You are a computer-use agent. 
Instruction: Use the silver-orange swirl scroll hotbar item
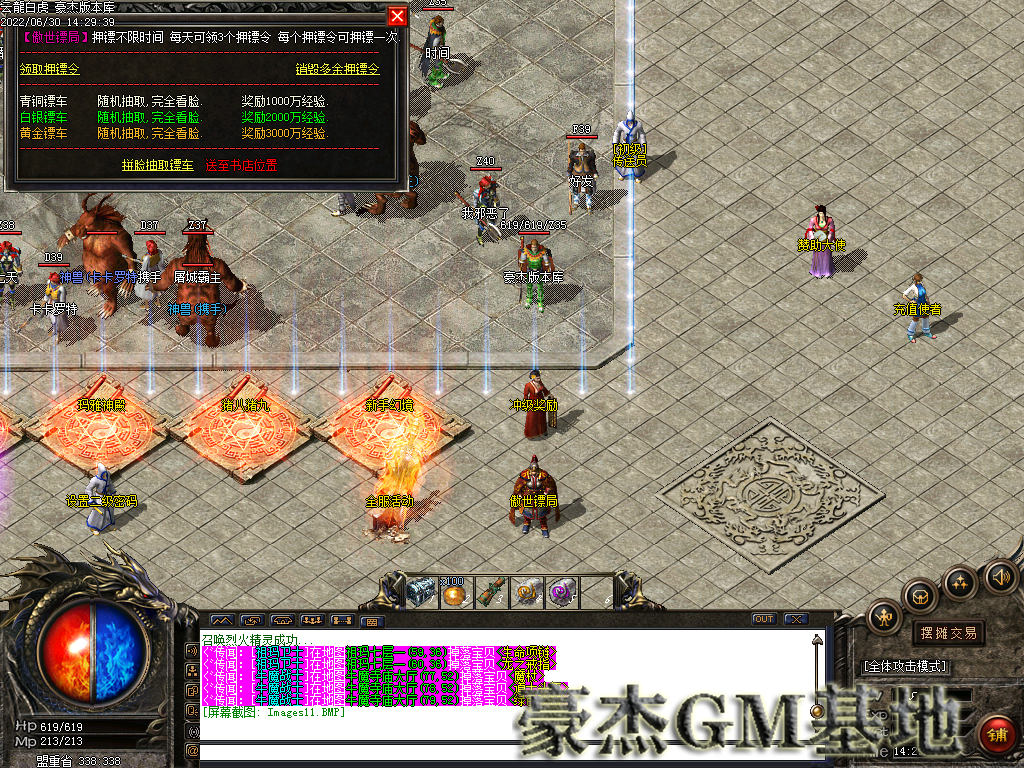[527, 592]
